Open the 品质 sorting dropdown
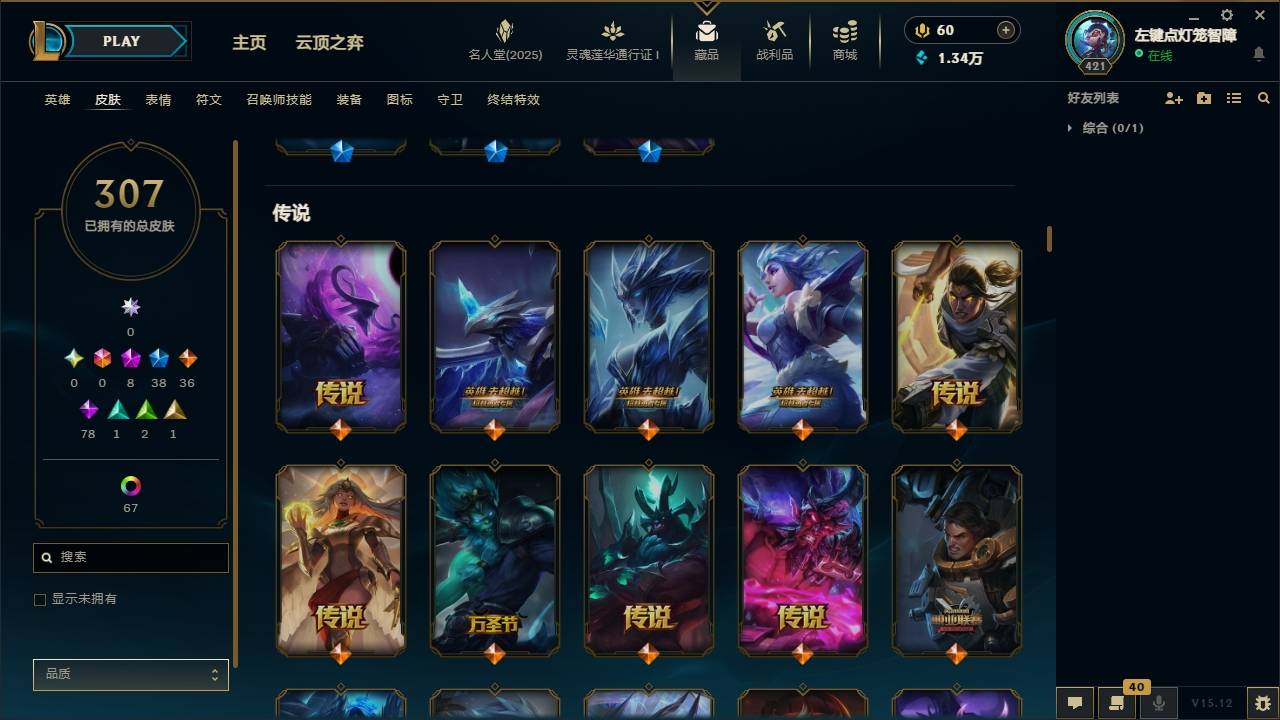 click(130, 674)
